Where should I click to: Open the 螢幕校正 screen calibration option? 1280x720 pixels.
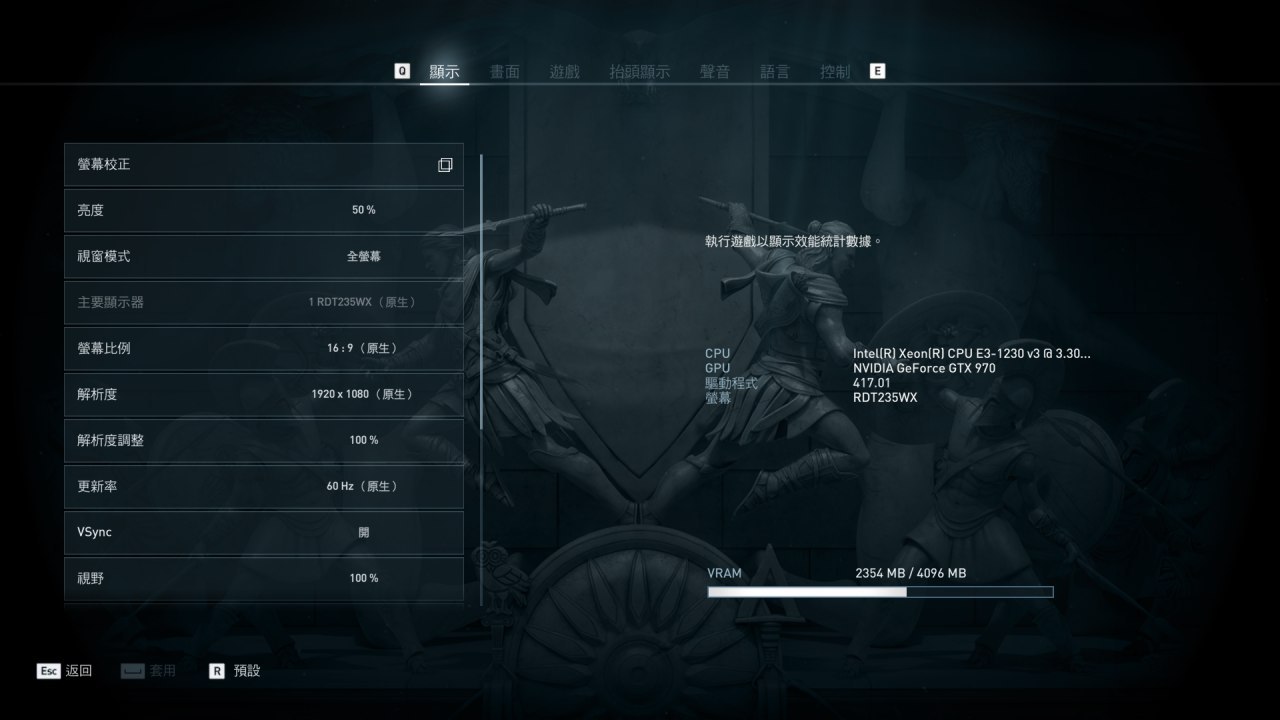(x=264, y=165)
